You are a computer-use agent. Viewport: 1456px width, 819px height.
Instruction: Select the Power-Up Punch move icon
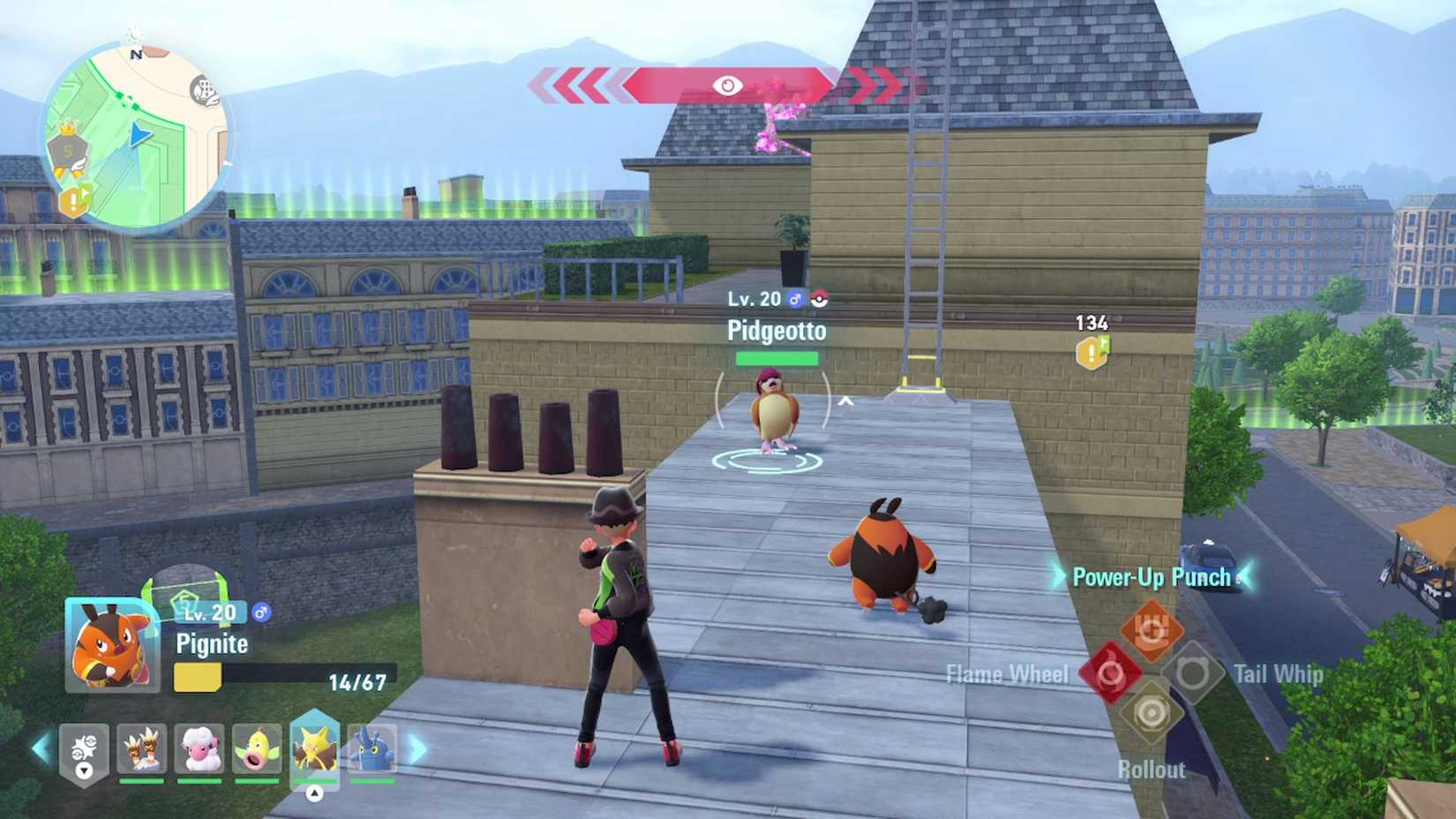point(1153,632)
